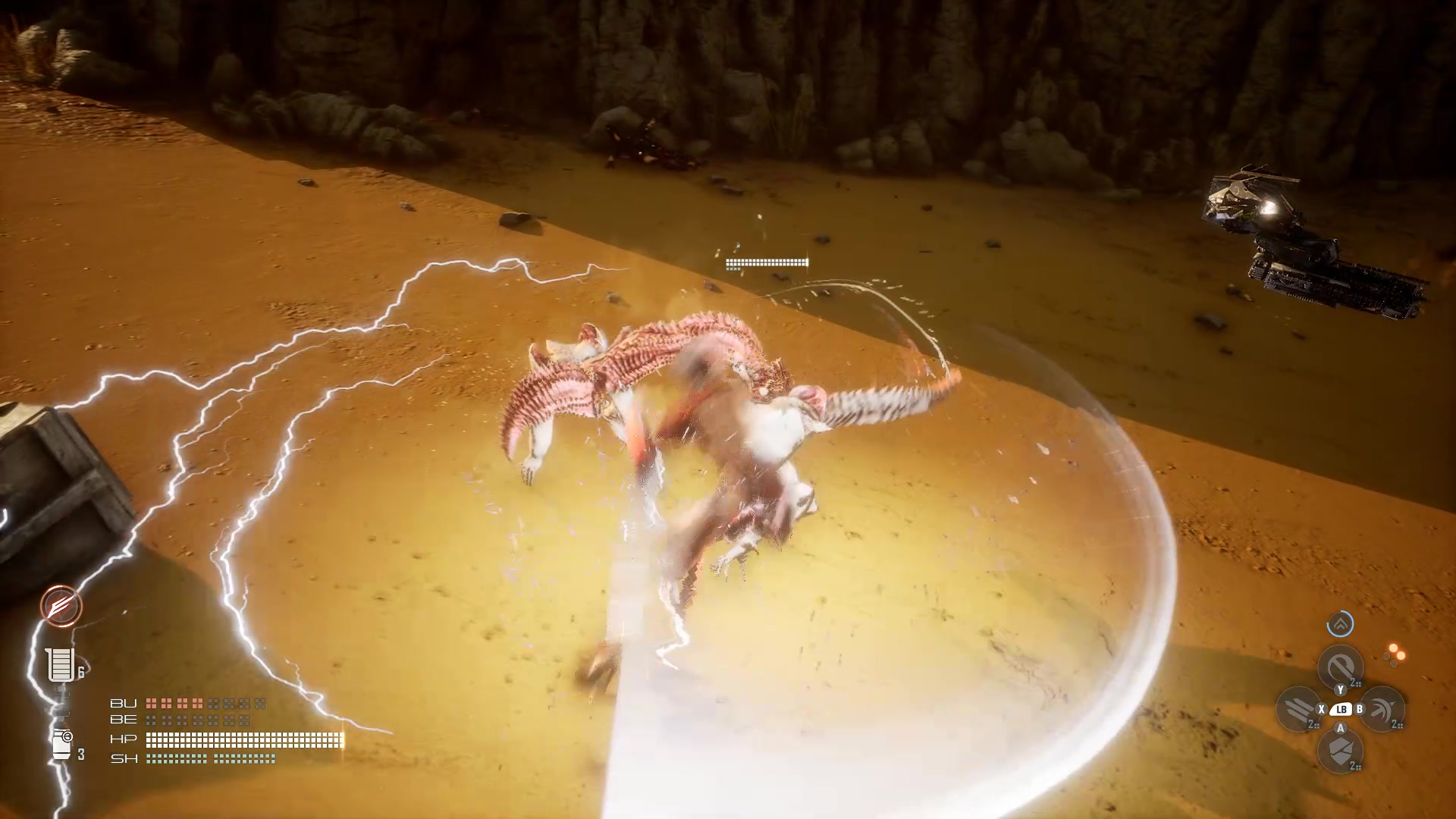
Task: Click the X button prompt
Action: [1322, 709]
